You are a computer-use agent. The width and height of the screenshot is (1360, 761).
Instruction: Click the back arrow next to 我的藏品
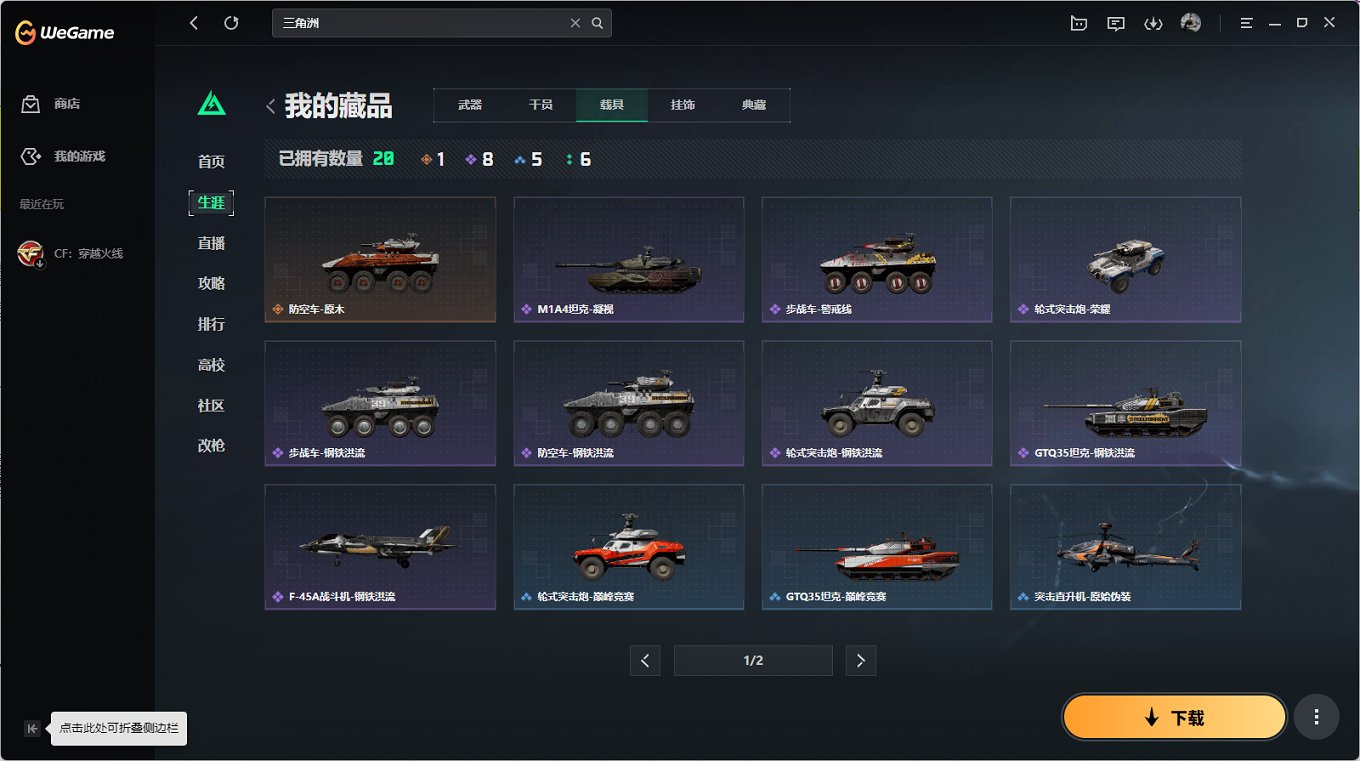(x=270, y=106)
